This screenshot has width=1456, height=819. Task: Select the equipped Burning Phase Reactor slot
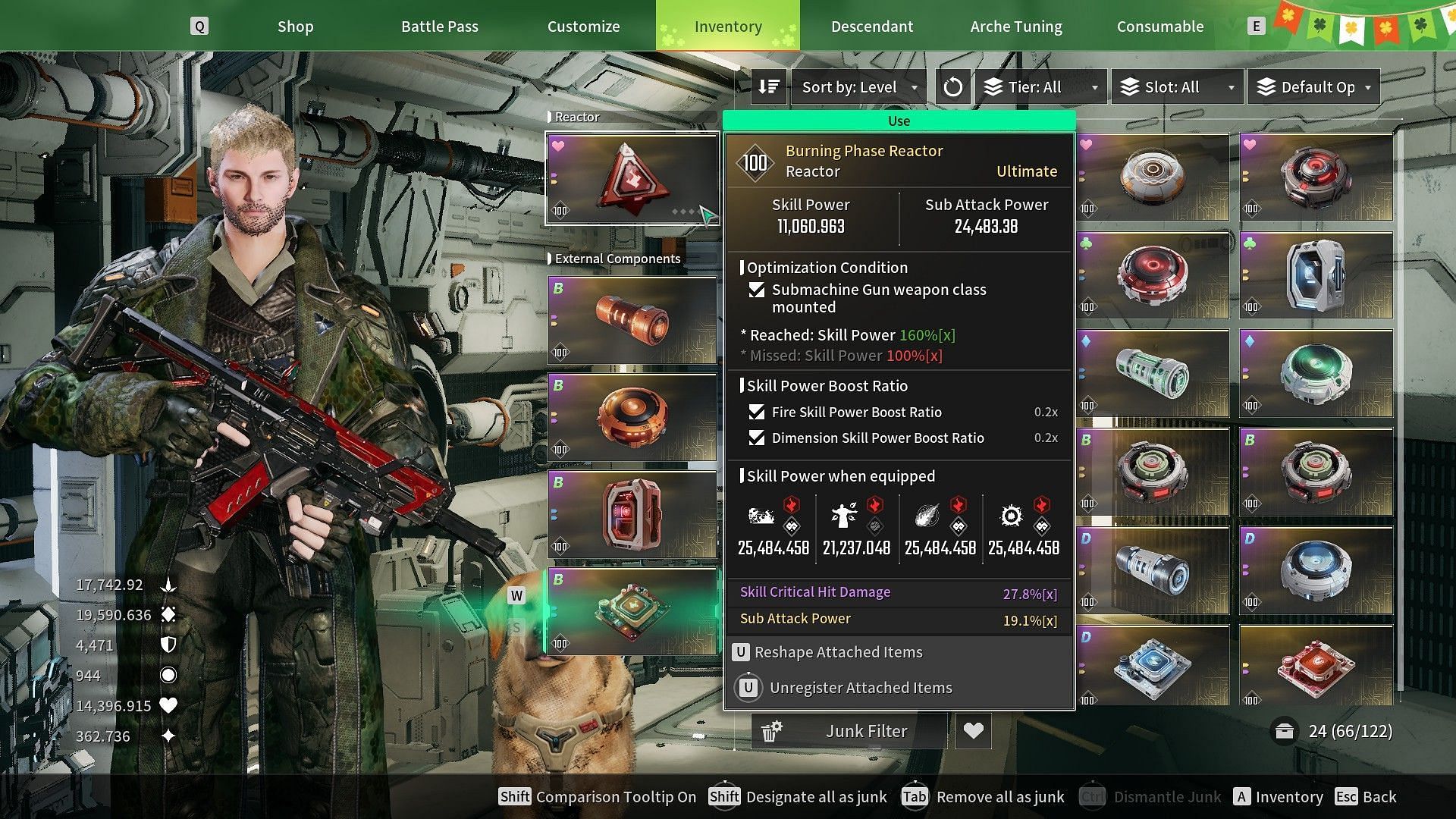[632, 179]
